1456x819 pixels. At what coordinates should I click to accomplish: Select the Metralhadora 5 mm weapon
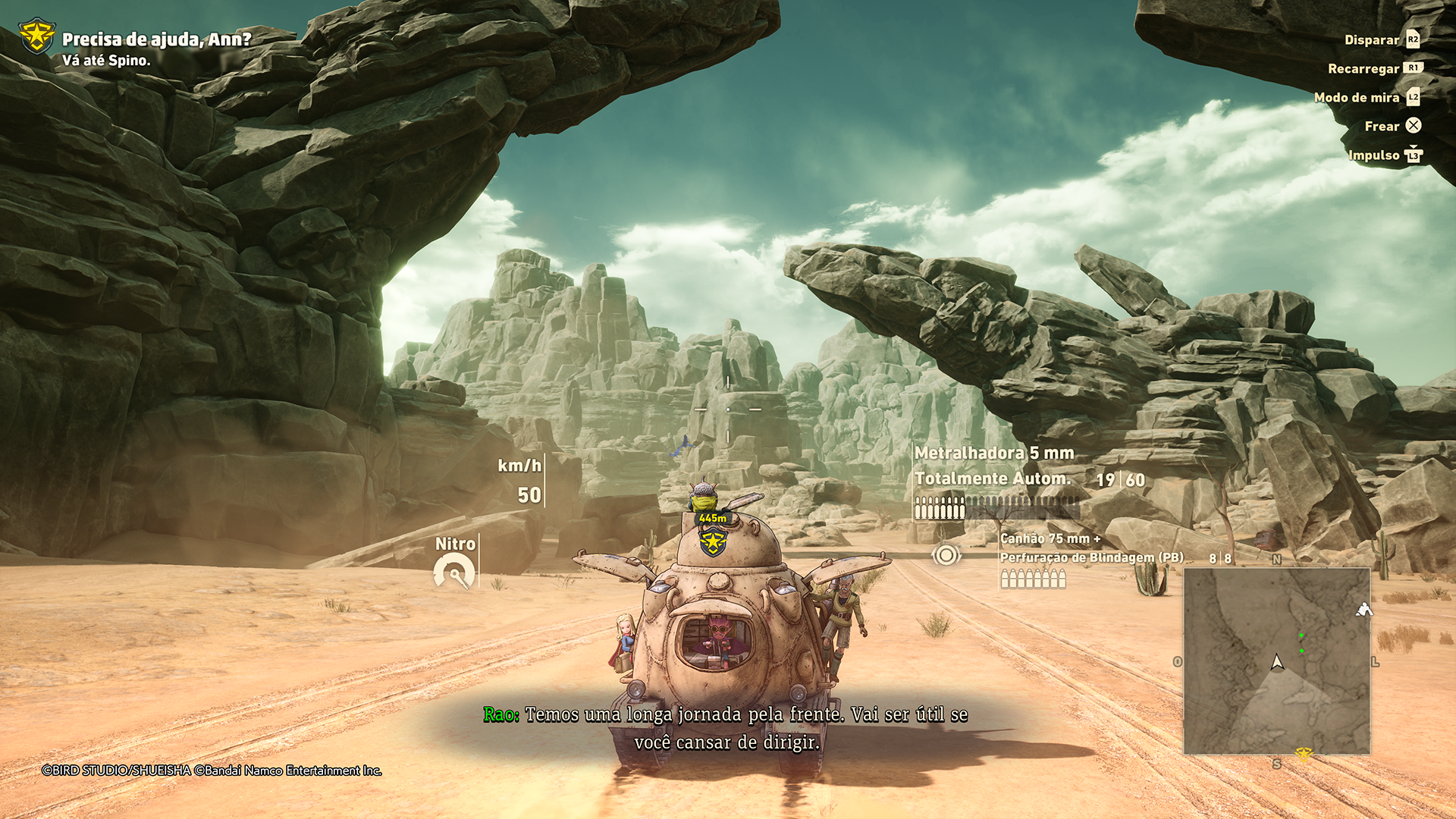(993, 453)
